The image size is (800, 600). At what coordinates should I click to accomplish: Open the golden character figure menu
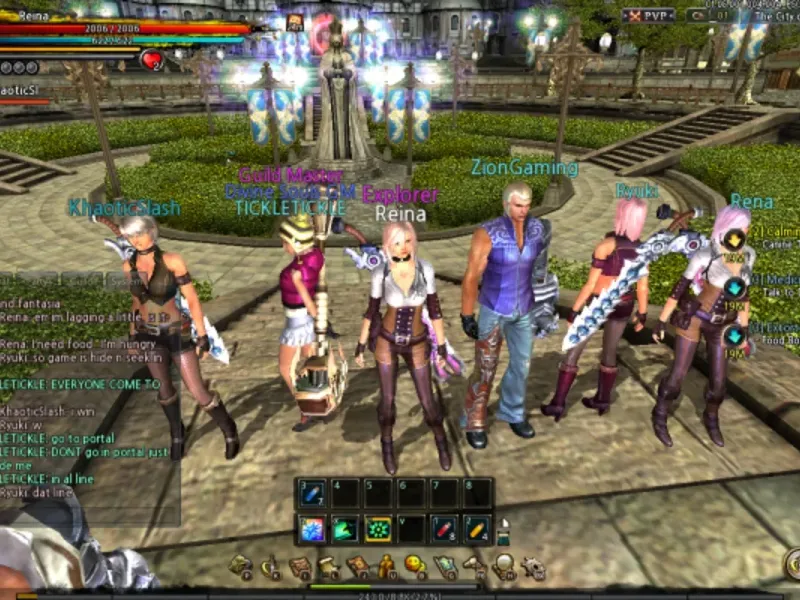coord(386,567)
